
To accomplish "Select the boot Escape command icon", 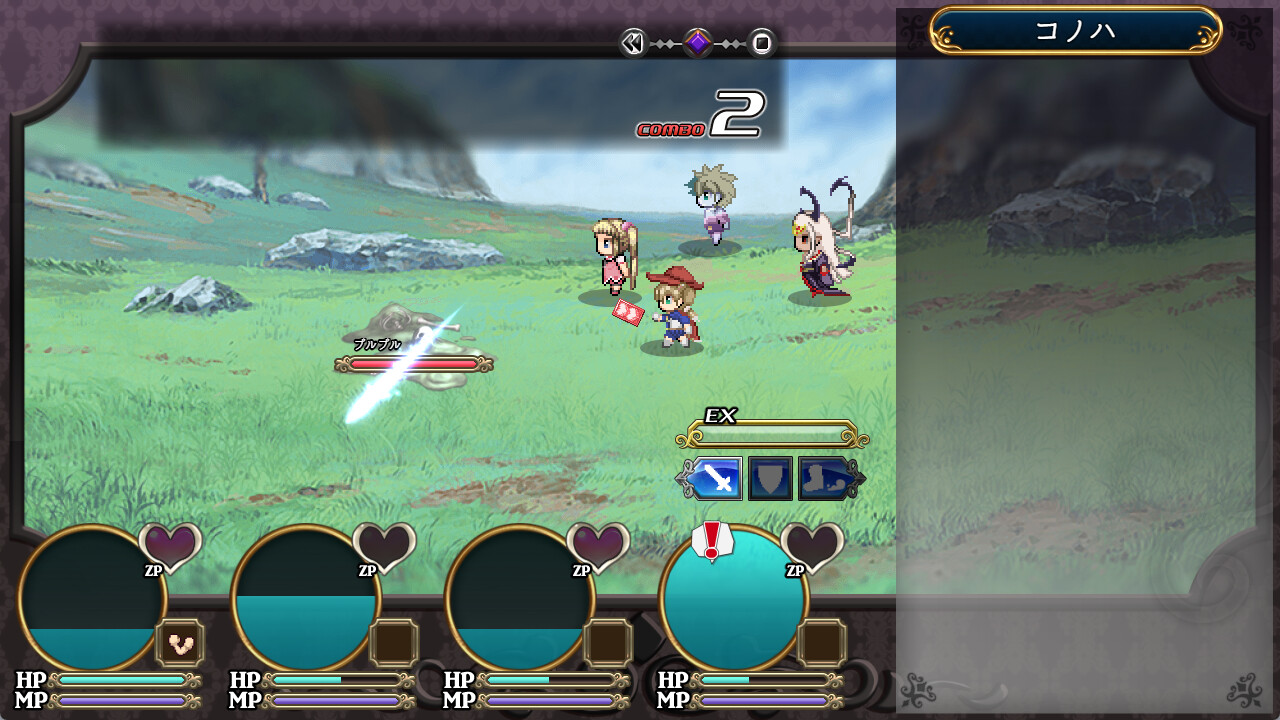I will pos(822,479).
